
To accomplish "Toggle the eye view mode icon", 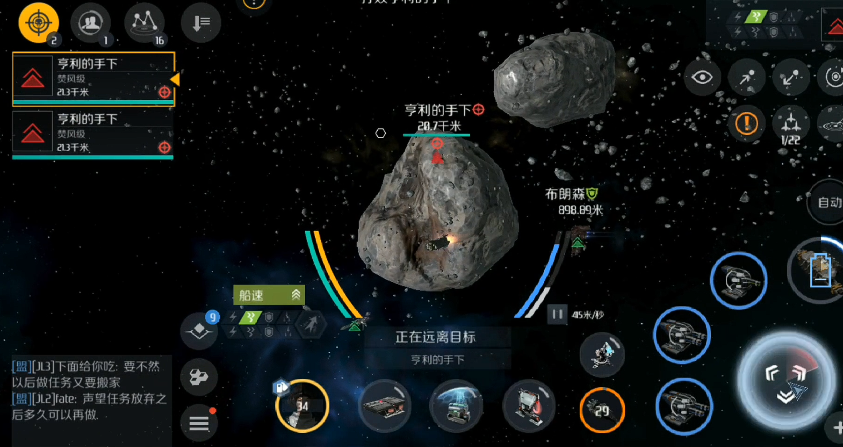I will pyautogui.click(x=704, y=75).
